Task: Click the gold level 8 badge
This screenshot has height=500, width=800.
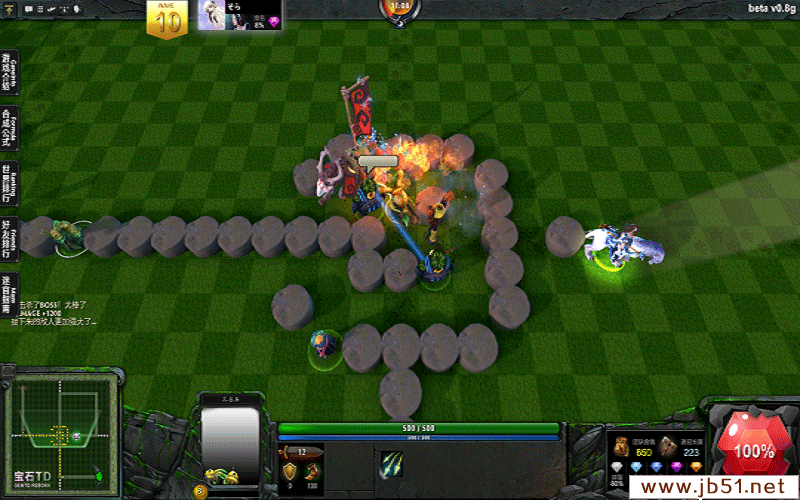Action: pyautogui.click(x=201, y=490)
